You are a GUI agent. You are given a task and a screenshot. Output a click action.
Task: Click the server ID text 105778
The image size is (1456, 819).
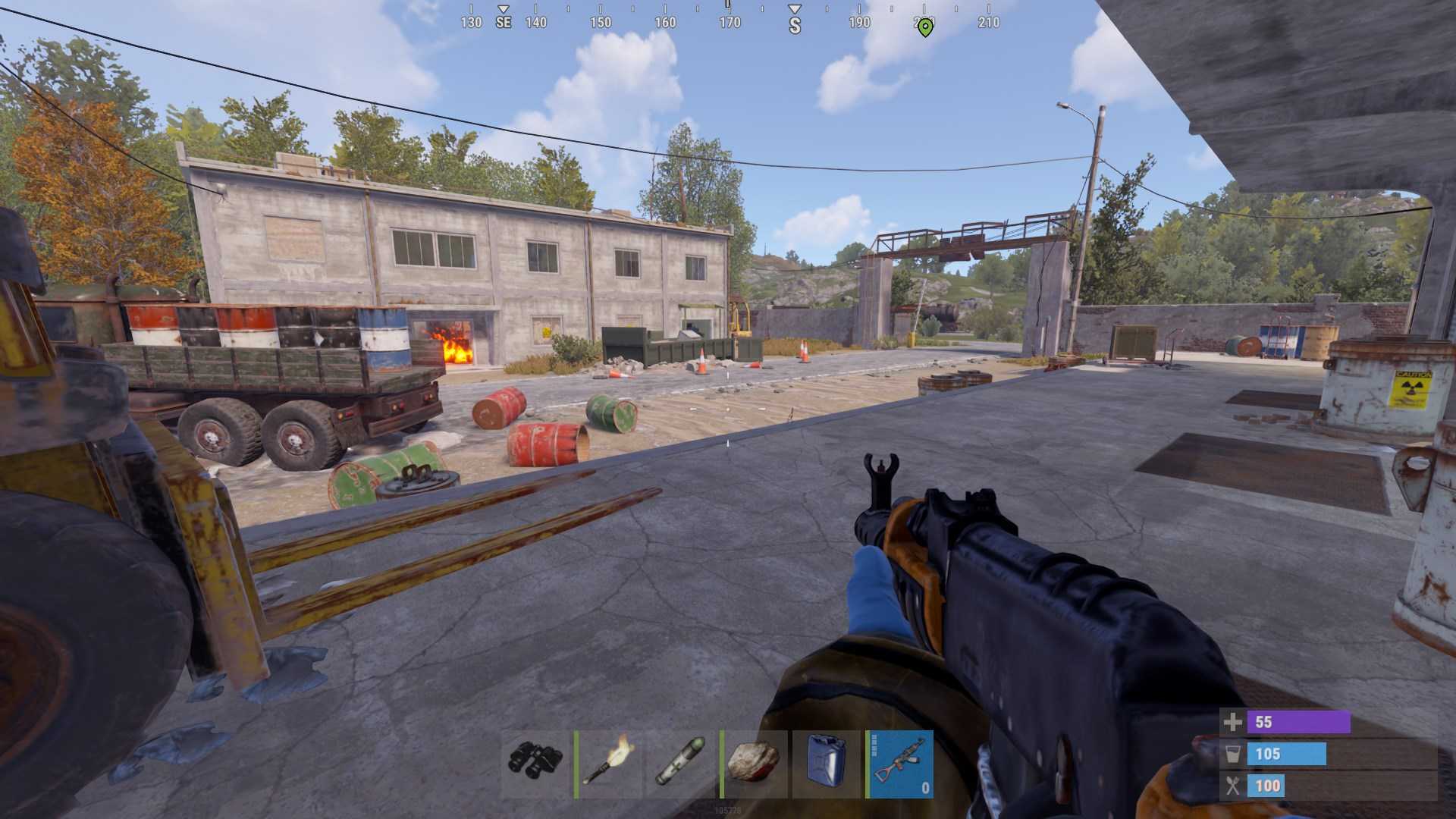728,809
